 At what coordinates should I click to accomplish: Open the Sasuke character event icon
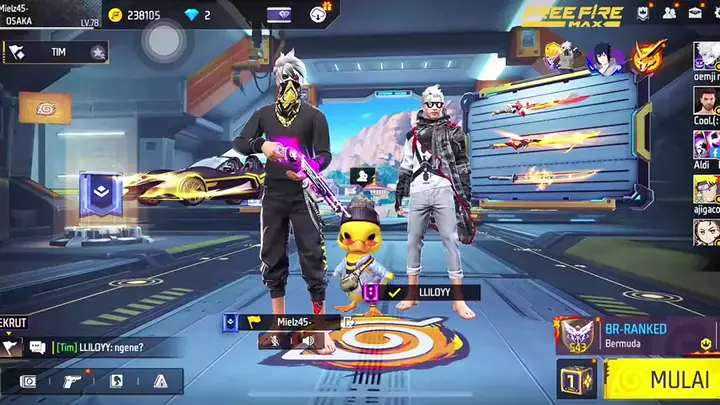tap(603, 57)
